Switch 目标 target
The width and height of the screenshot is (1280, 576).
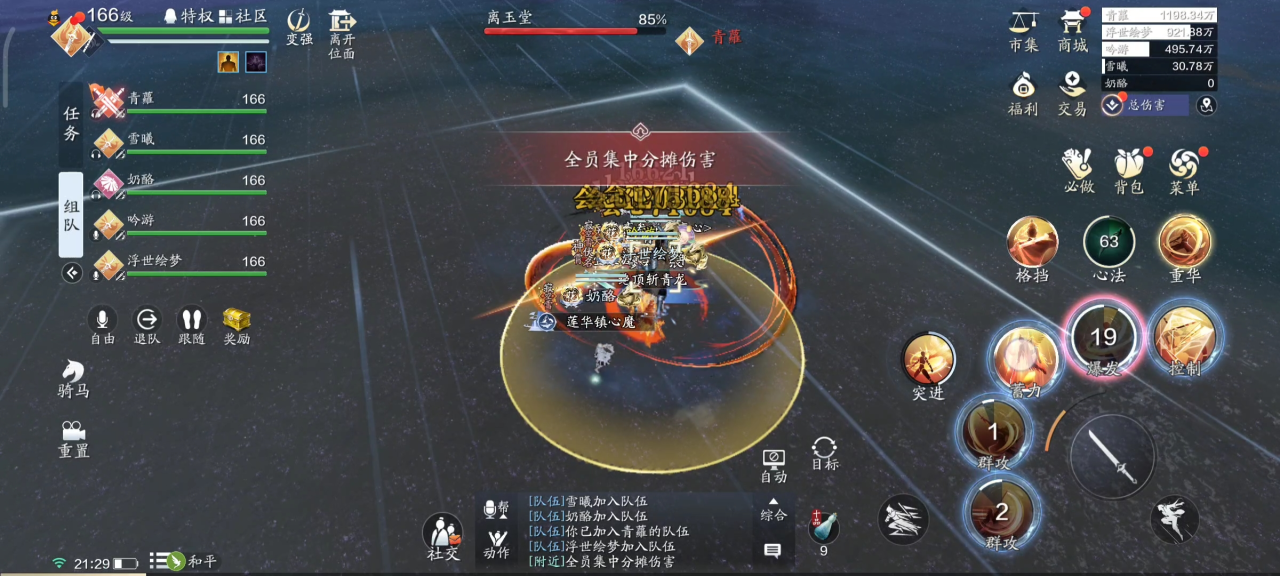tap(825, 452)
